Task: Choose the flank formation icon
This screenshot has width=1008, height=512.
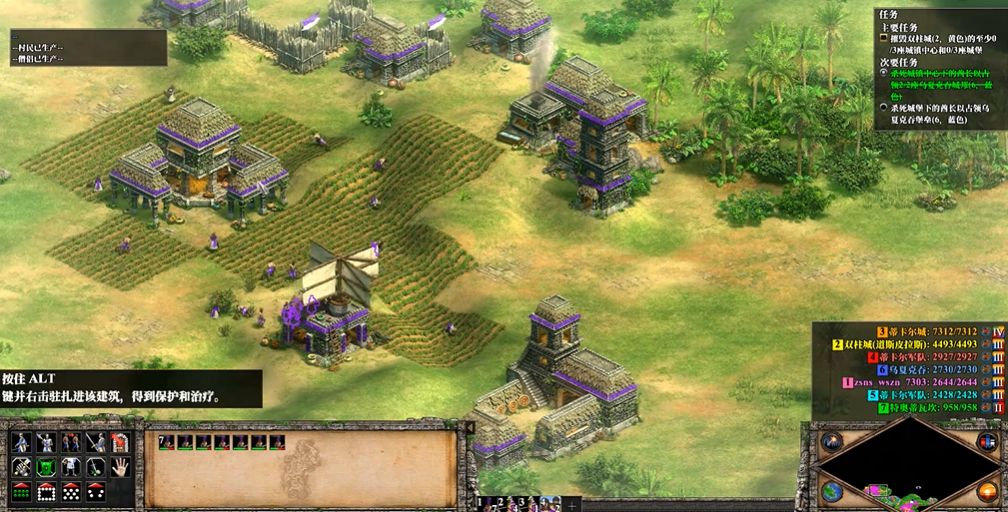Action: click(96, 491)
